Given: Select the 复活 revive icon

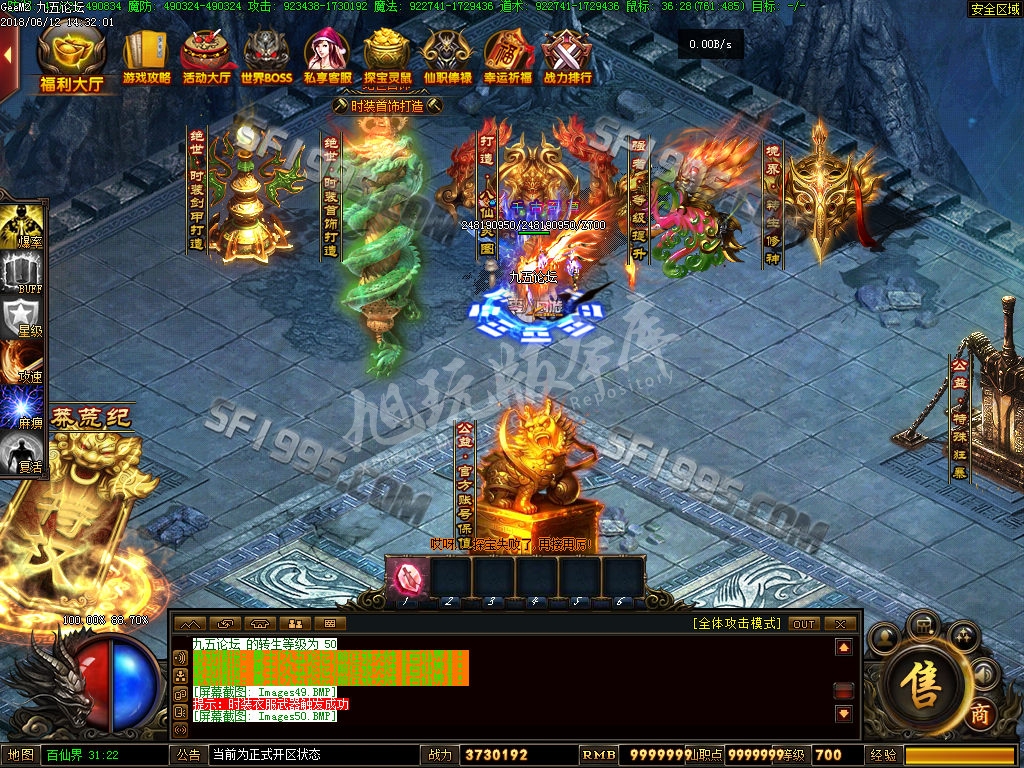Looking at the screenshot, I should (x=22, y=453).
